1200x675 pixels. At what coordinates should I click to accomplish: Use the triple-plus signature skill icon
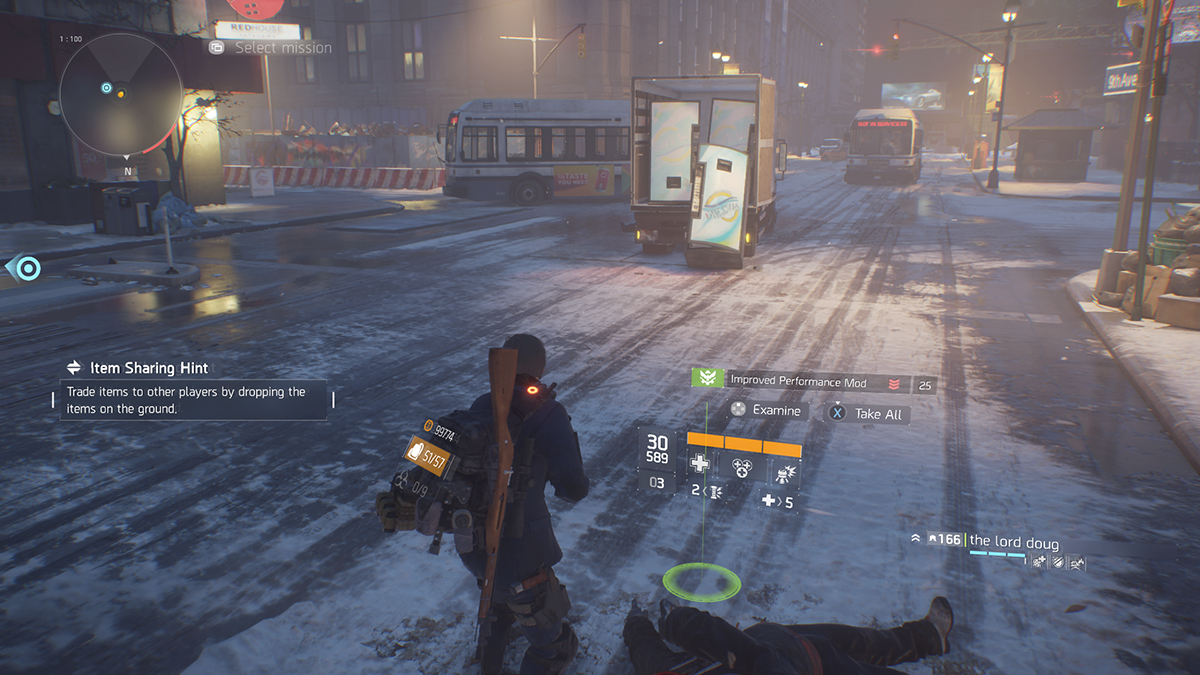pos(742,466)
